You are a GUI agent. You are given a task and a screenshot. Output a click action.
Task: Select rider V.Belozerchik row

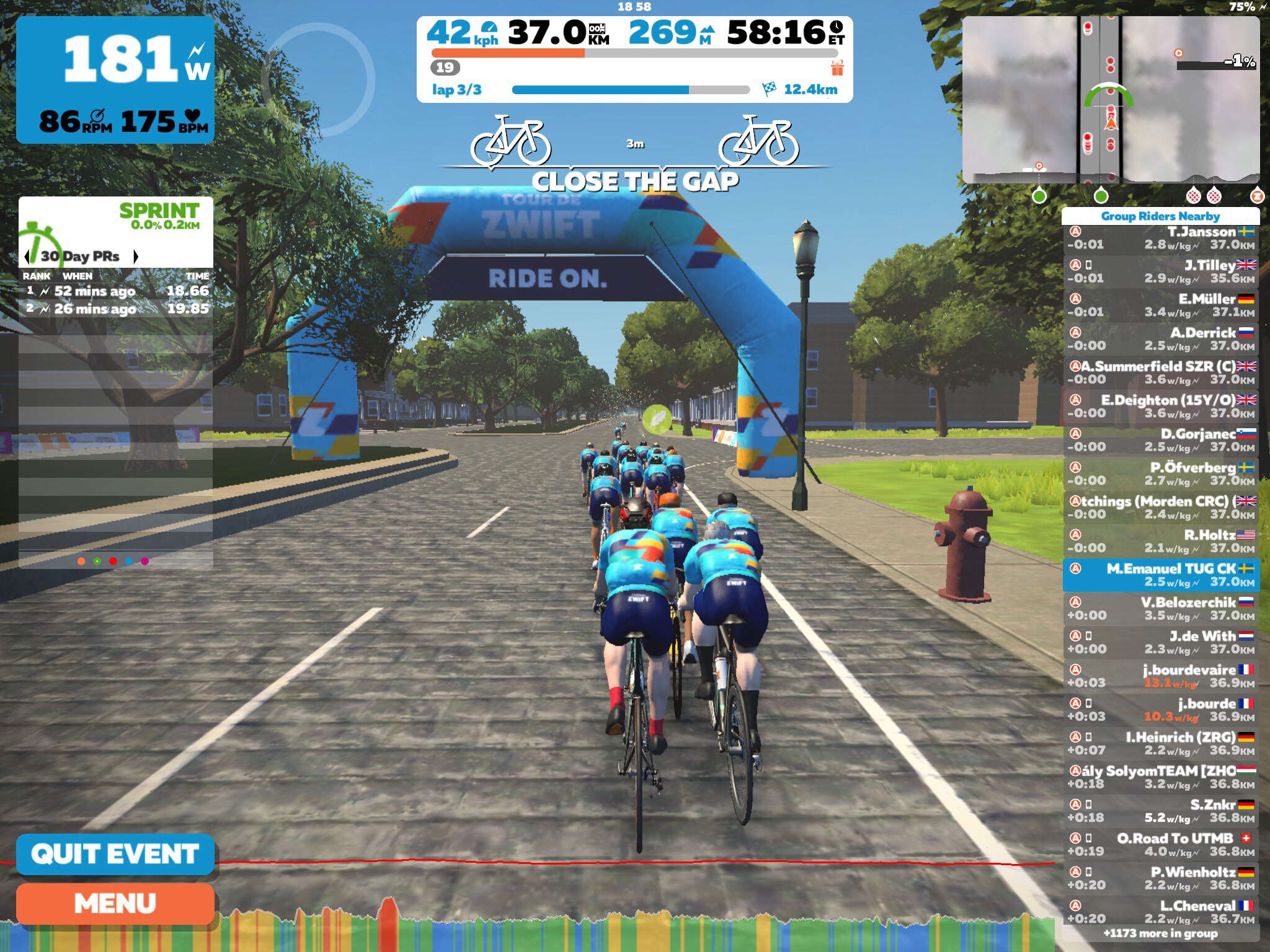click(1160, 609)
